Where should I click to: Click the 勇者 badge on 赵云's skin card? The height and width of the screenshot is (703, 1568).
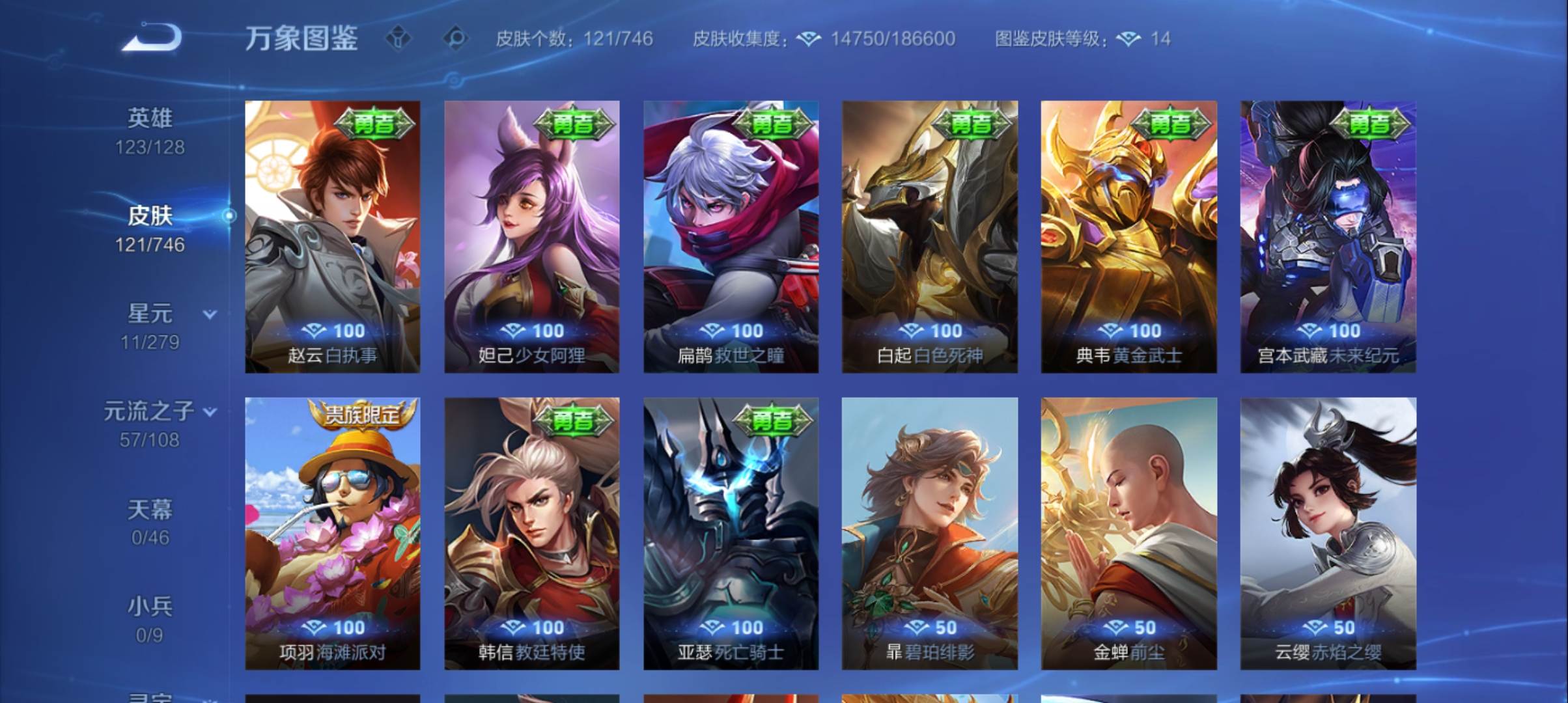375,122
